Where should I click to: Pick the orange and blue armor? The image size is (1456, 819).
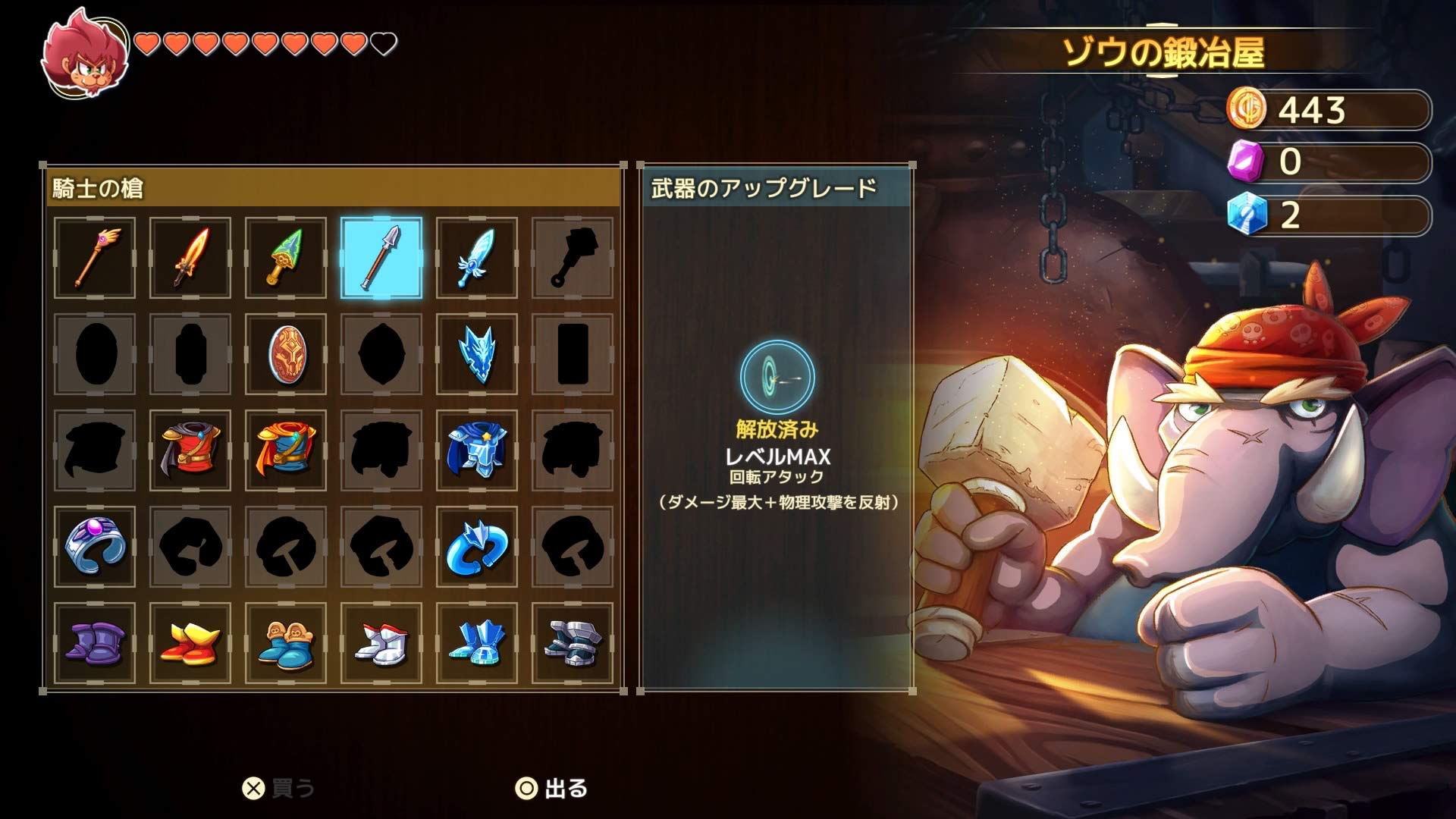click(x=285, y=450)
